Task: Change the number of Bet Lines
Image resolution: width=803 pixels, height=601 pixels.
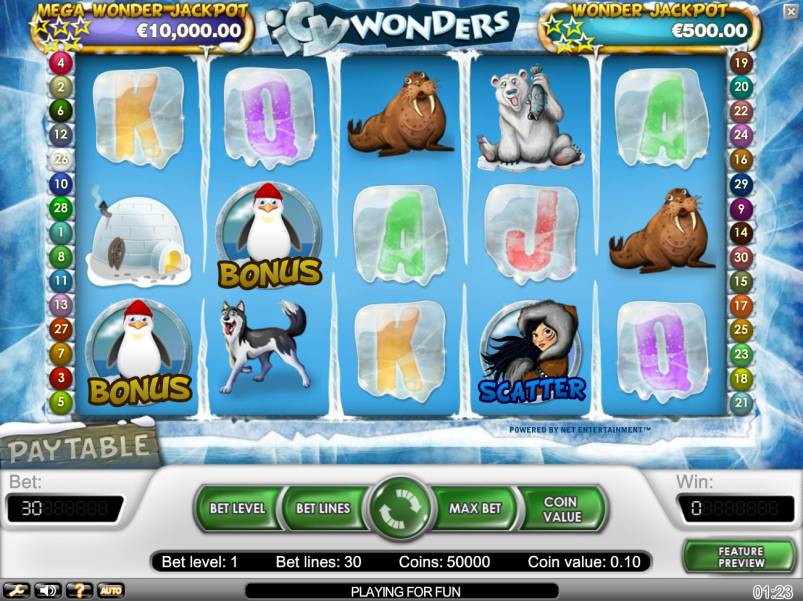Action: coord(322,508)
